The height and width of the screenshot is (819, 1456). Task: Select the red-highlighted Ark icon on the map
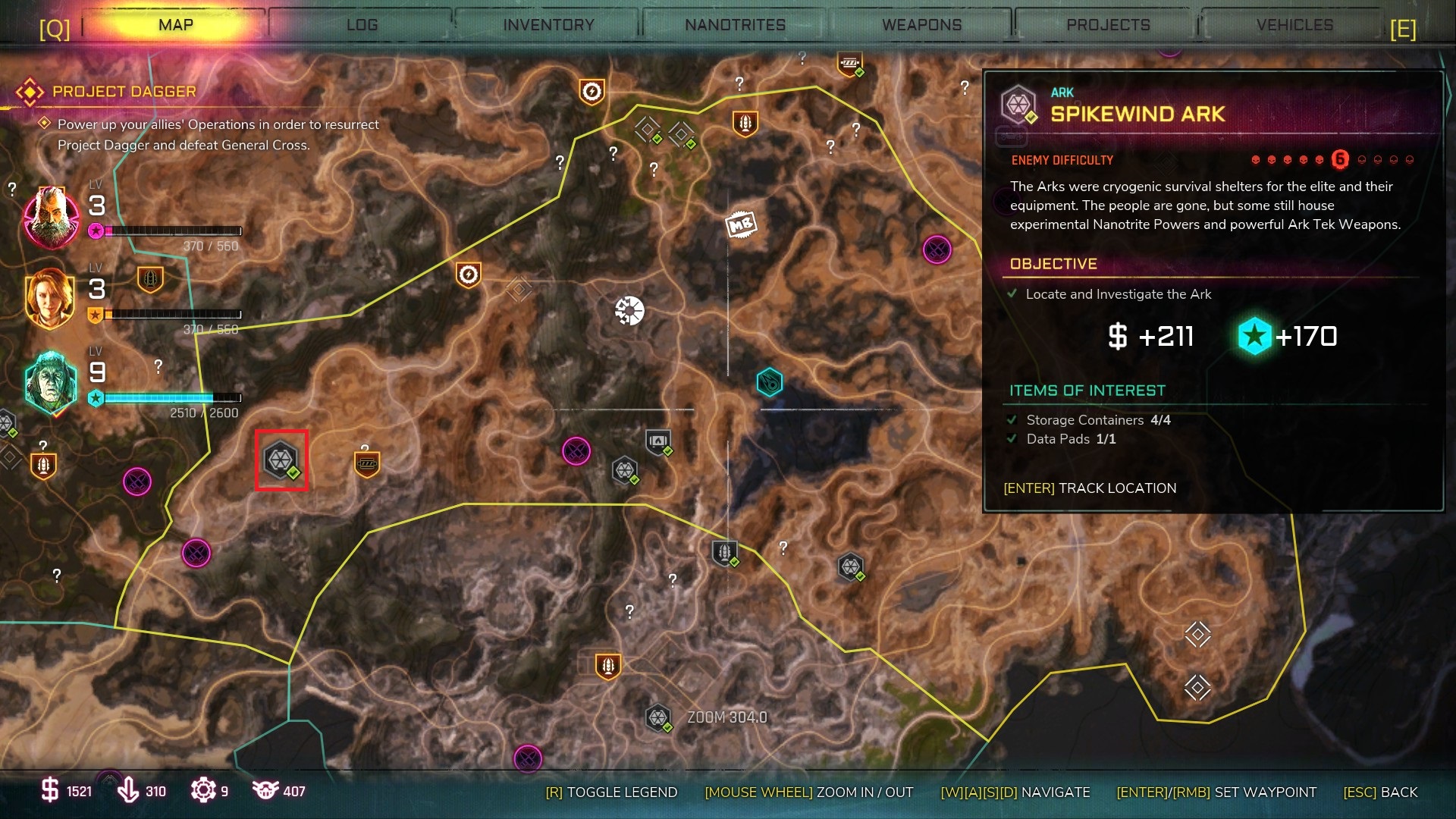coord(280,460)
